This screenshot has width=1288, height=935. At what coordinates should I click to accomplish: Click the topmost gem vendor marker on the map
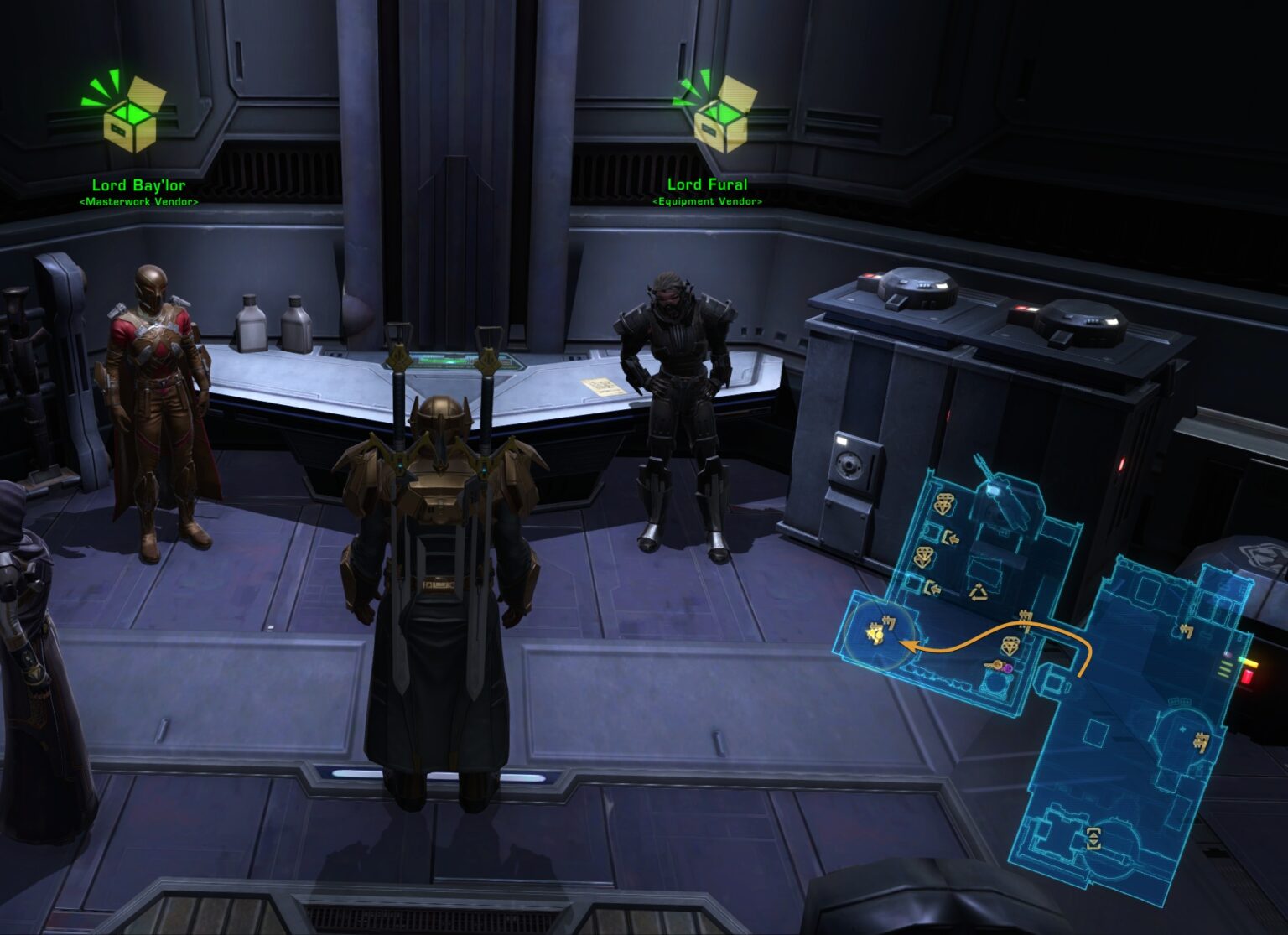point(945,501)
